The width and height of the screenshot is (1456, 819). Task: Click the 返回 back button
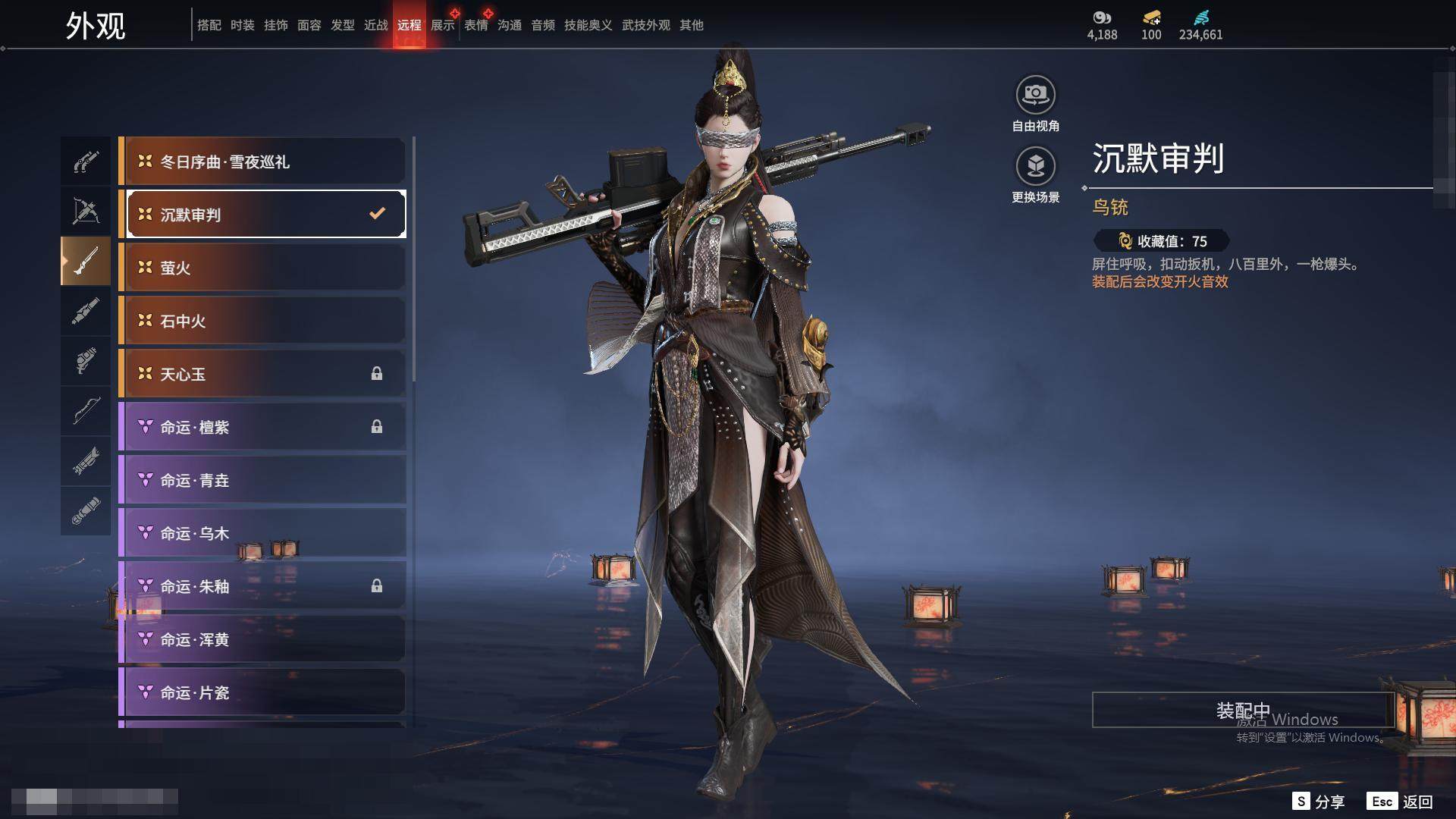[x=1401, y=802]
